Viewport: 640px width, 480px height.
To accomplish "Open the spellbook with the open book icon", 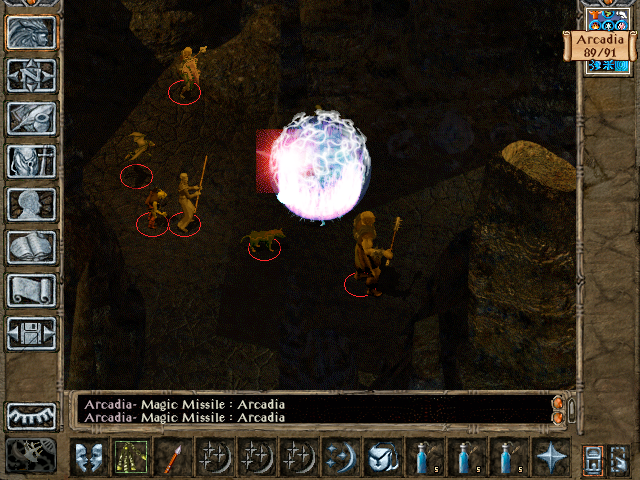I will coord(32,247).
